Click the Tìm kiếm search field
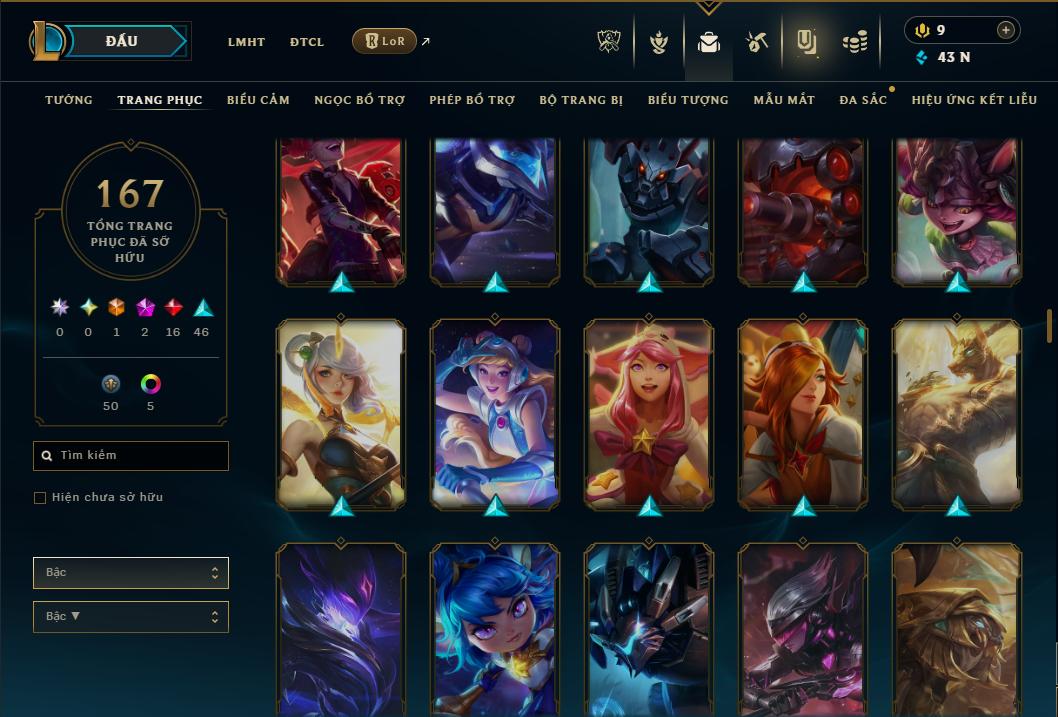This screenshot has height=717, width=1058. point(131,456)
